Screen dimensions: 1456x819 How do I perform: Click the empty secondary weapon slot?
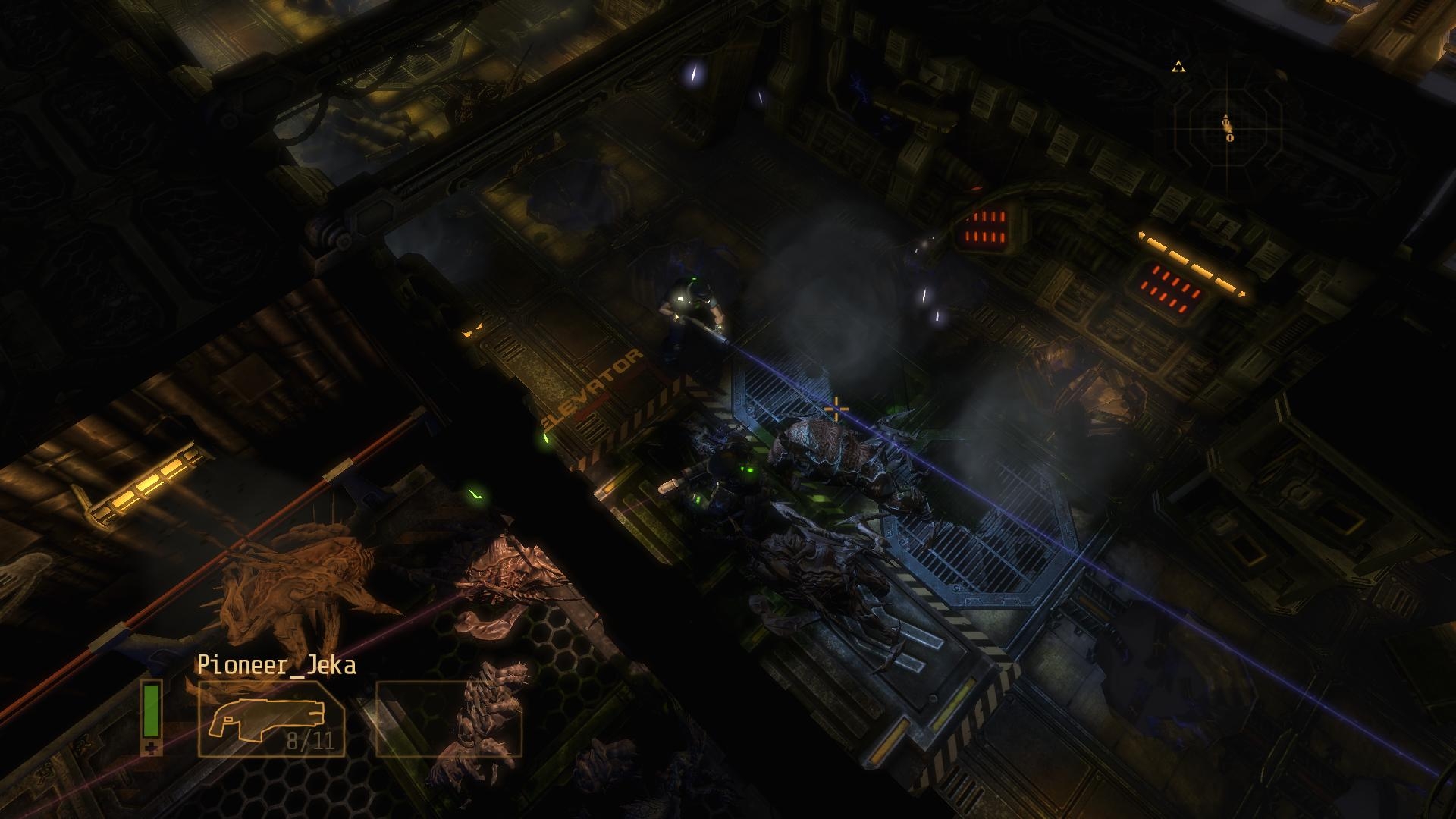click(449, 719)
